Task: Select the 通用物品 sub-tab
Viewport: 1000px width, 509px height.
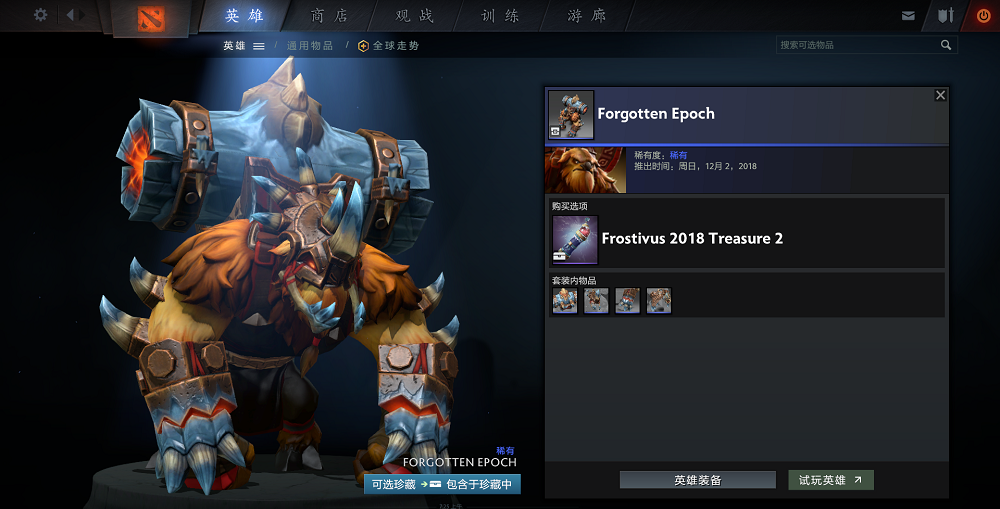Action: [x=310, y=46]
